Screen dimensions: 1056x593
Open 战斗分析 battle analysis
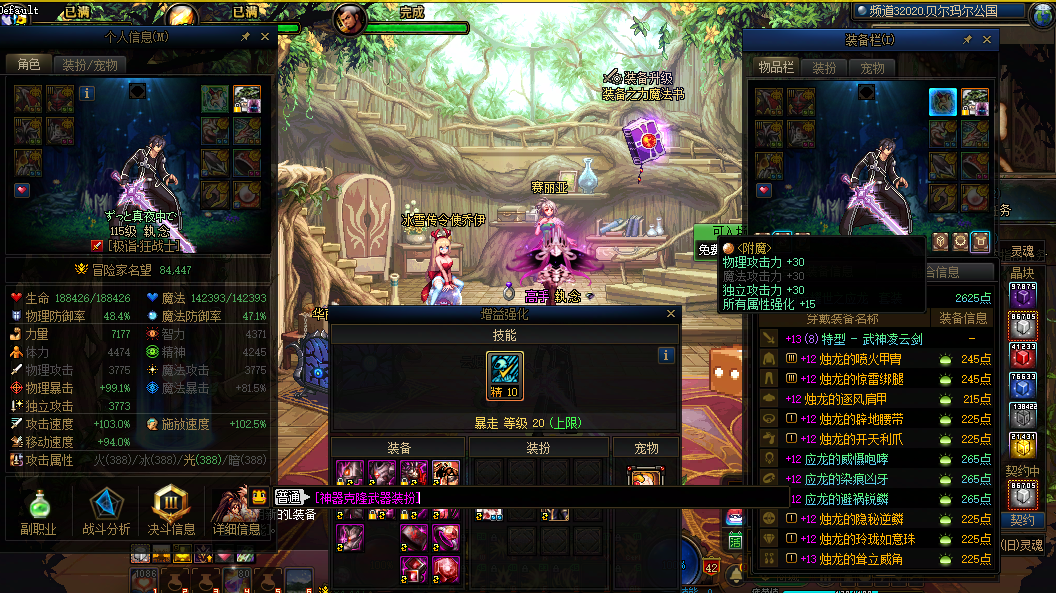104,510
